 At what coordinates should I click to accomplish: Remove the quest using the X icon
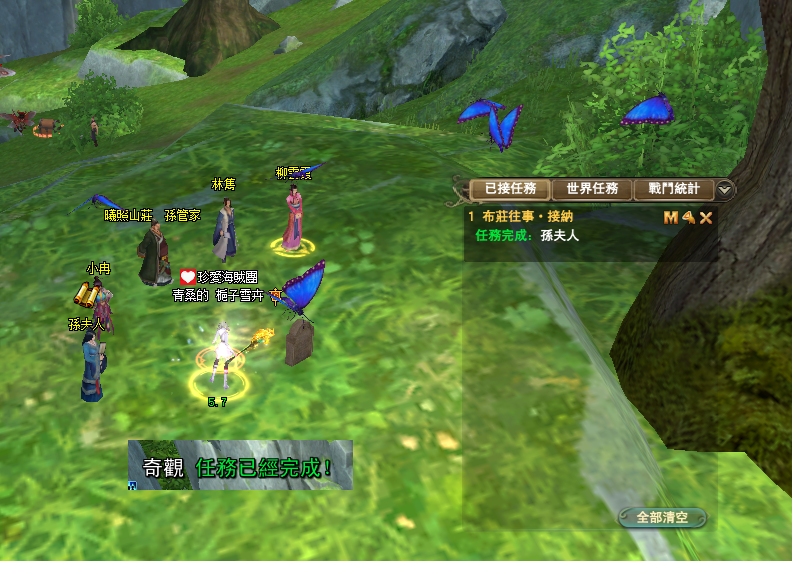tap(706, 217)
